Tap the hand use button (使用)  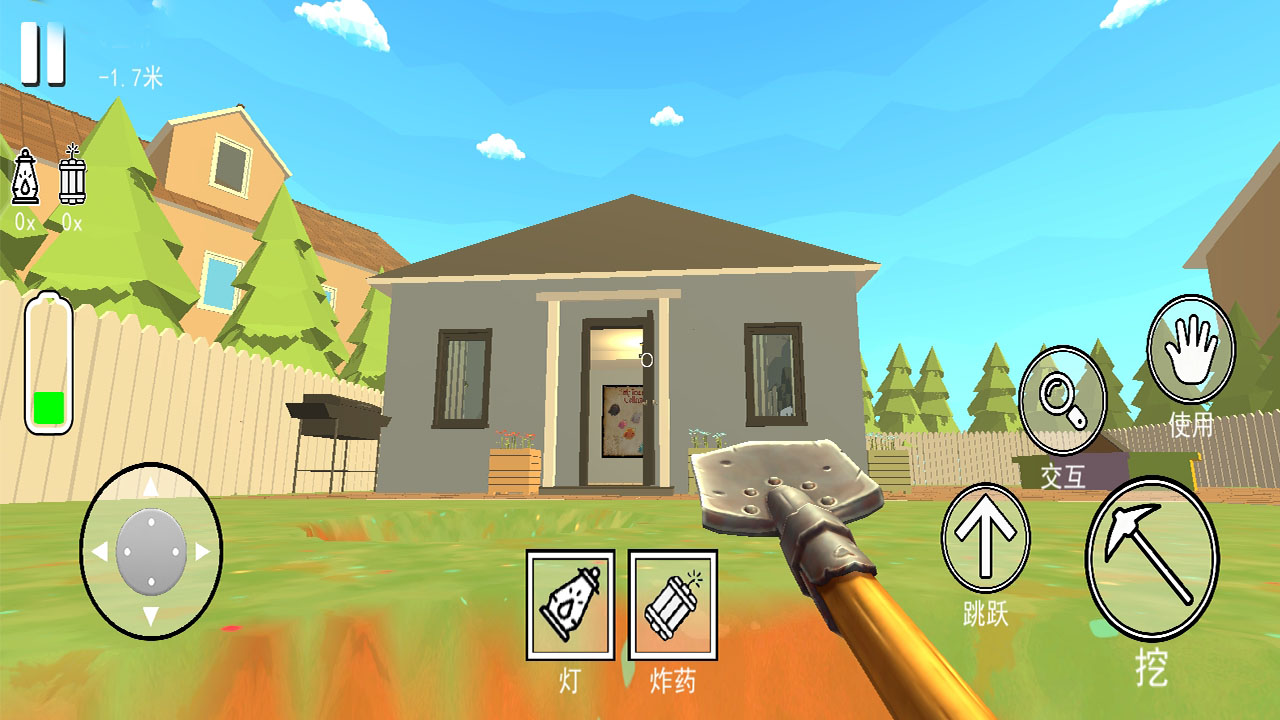click(1190, 349)
